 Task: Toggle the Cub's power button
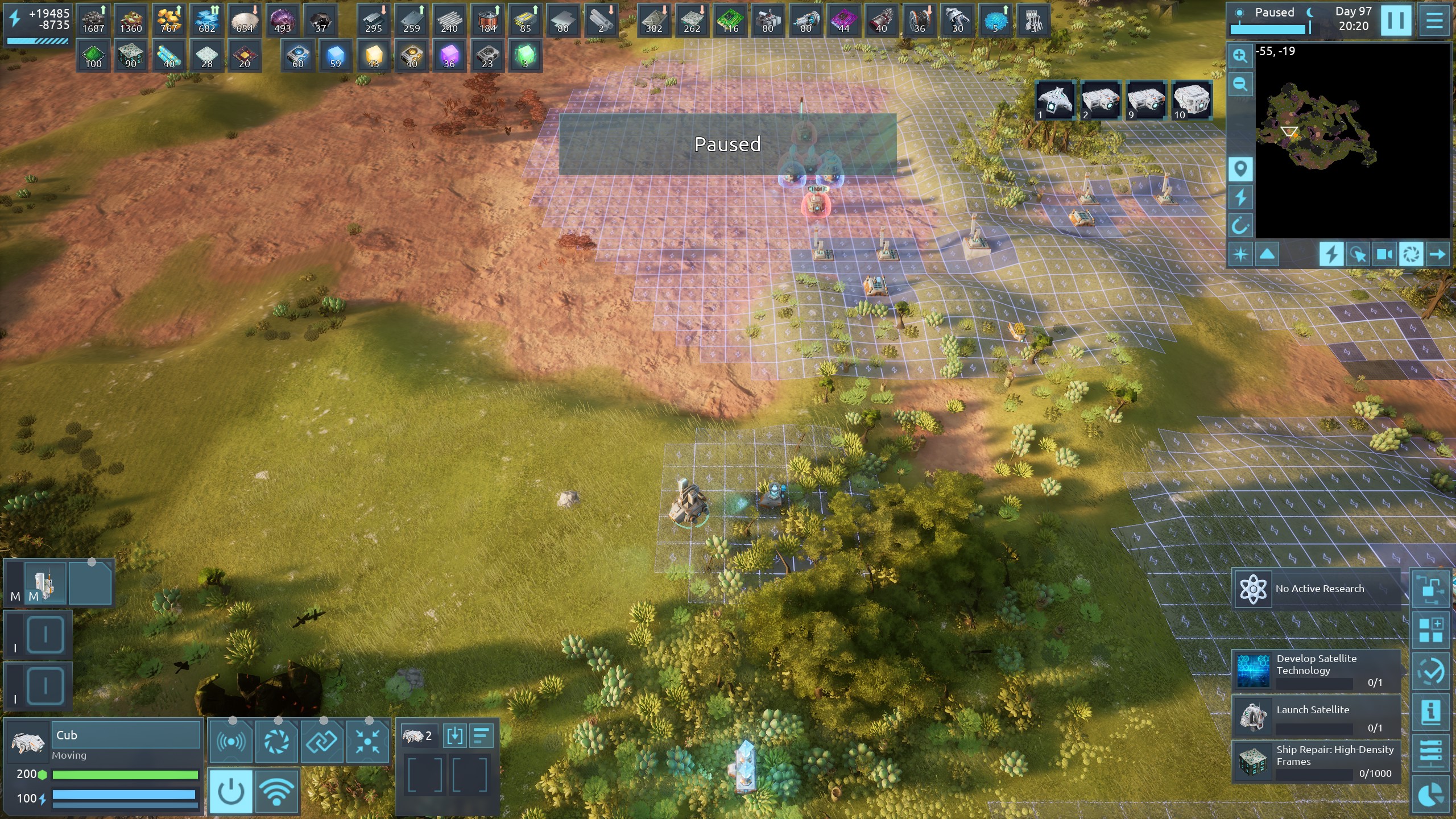pos(231,791)
